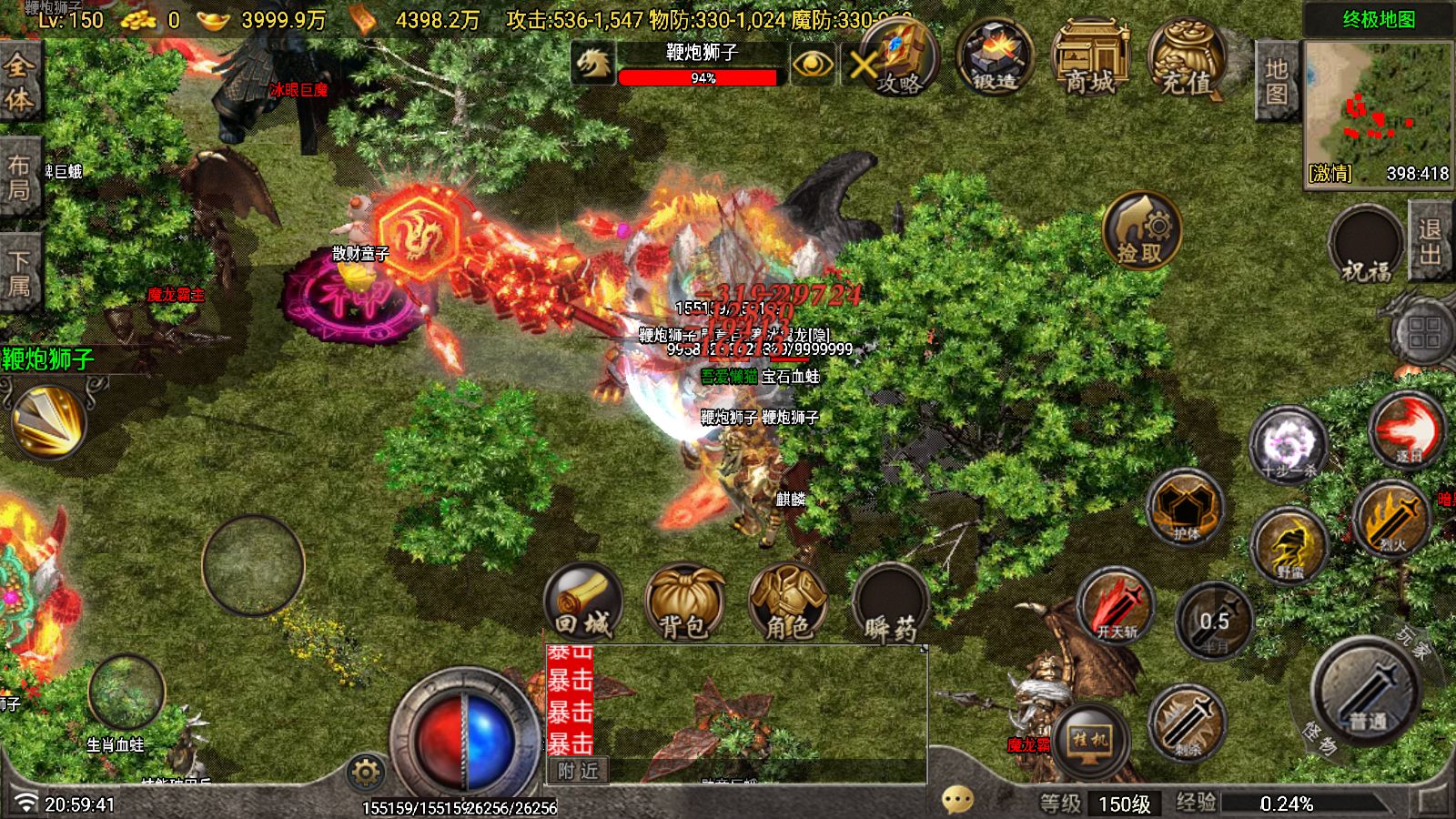Viewport: 1456px width, 819px height.
Task: Click the 退出 exit button
Action: pyautogui.click(x=1430, y=240)
